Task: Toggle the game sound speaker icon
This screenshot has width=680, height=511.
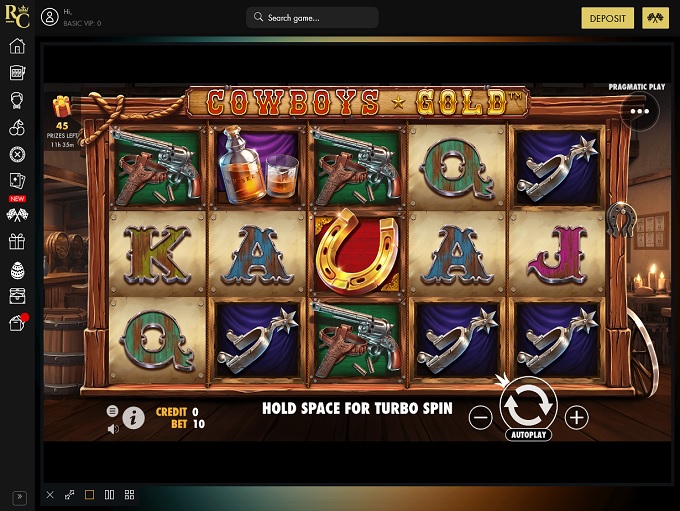Action: click(x=113, y=429)
